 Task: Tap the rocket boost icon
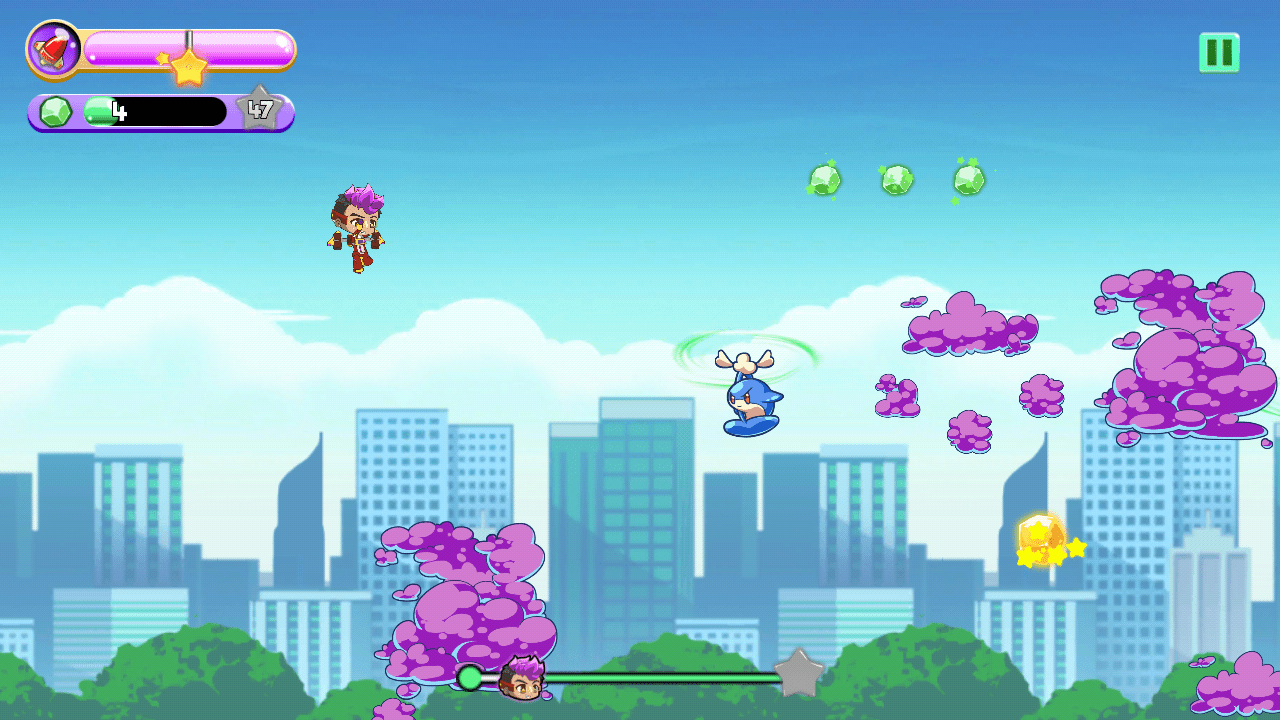[x=54, y=49]
